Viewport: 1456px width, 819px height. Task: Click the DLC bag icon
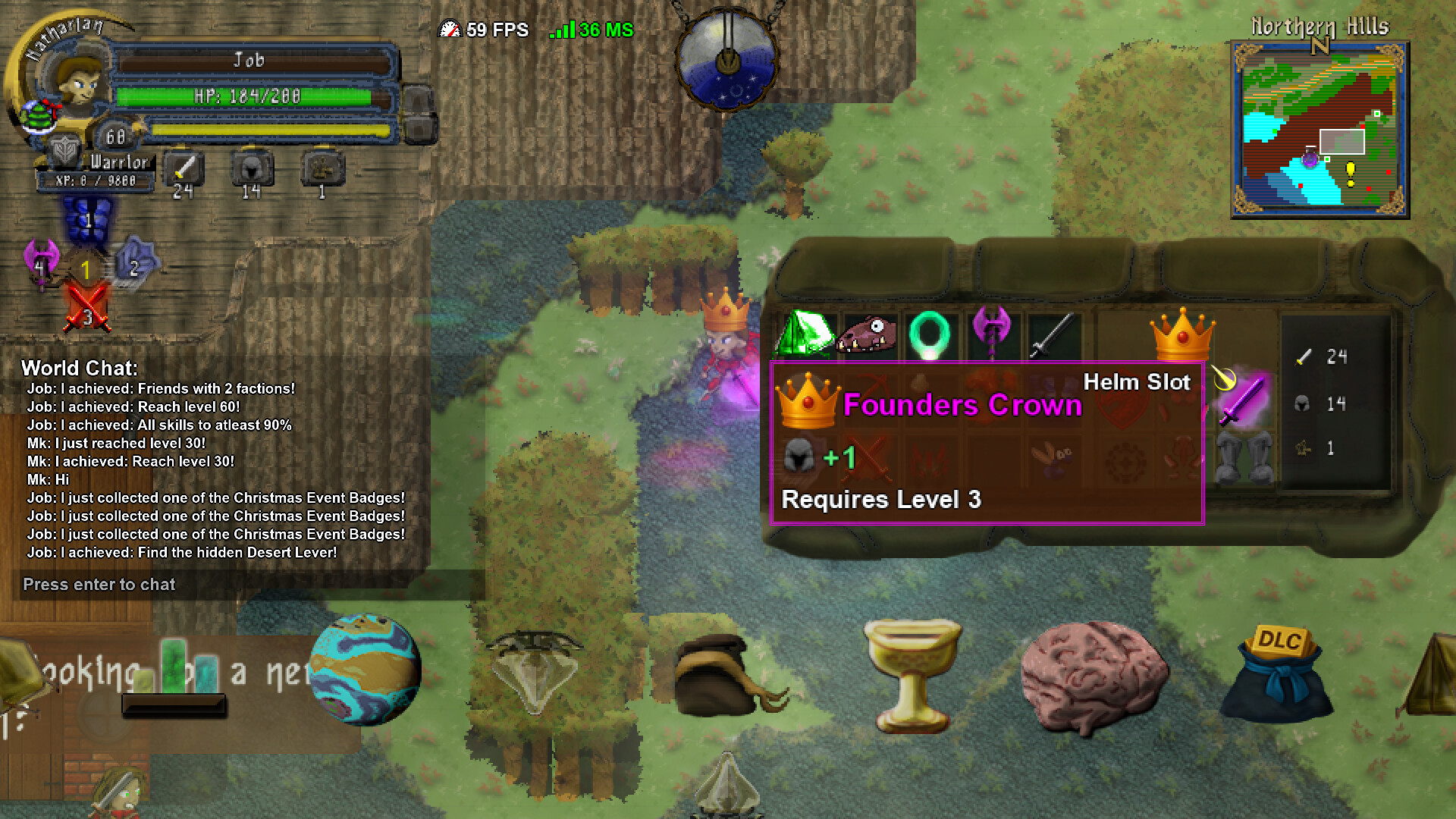[x=1278, y=675]
